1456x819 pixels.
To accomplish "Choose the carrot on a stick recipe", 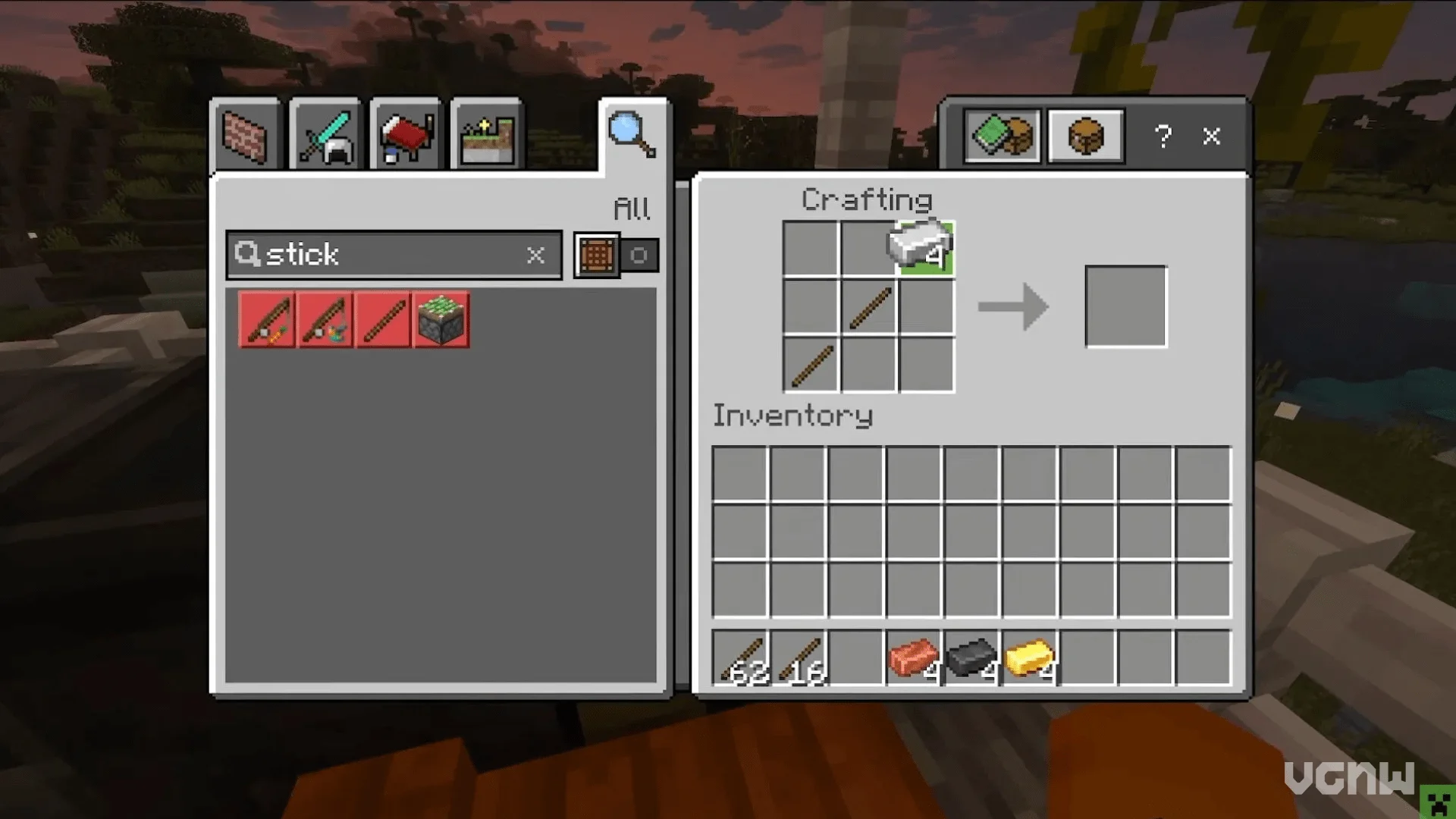I will [267, 321].
